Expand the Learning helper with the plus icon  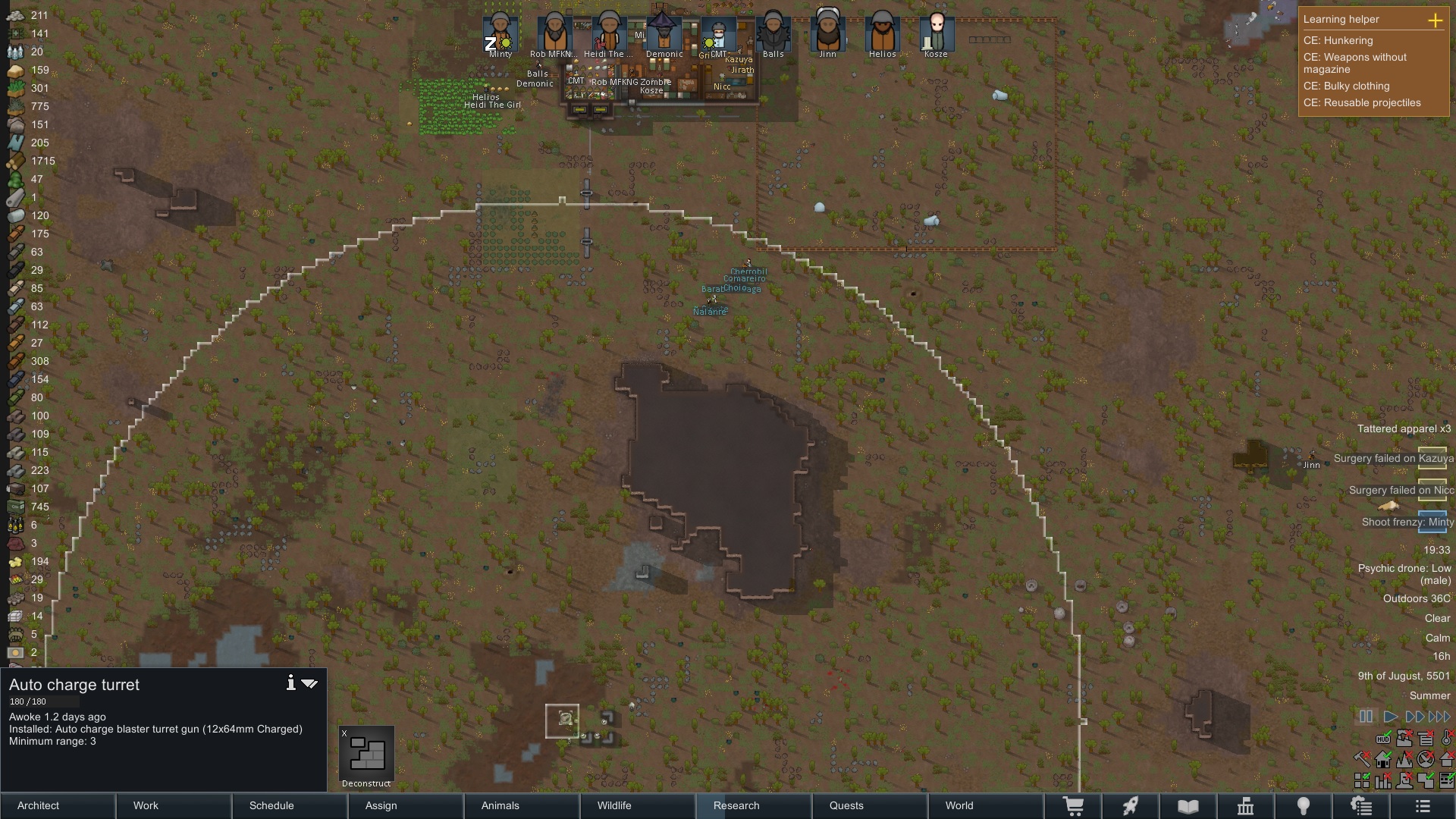[x=1437, y=21]
